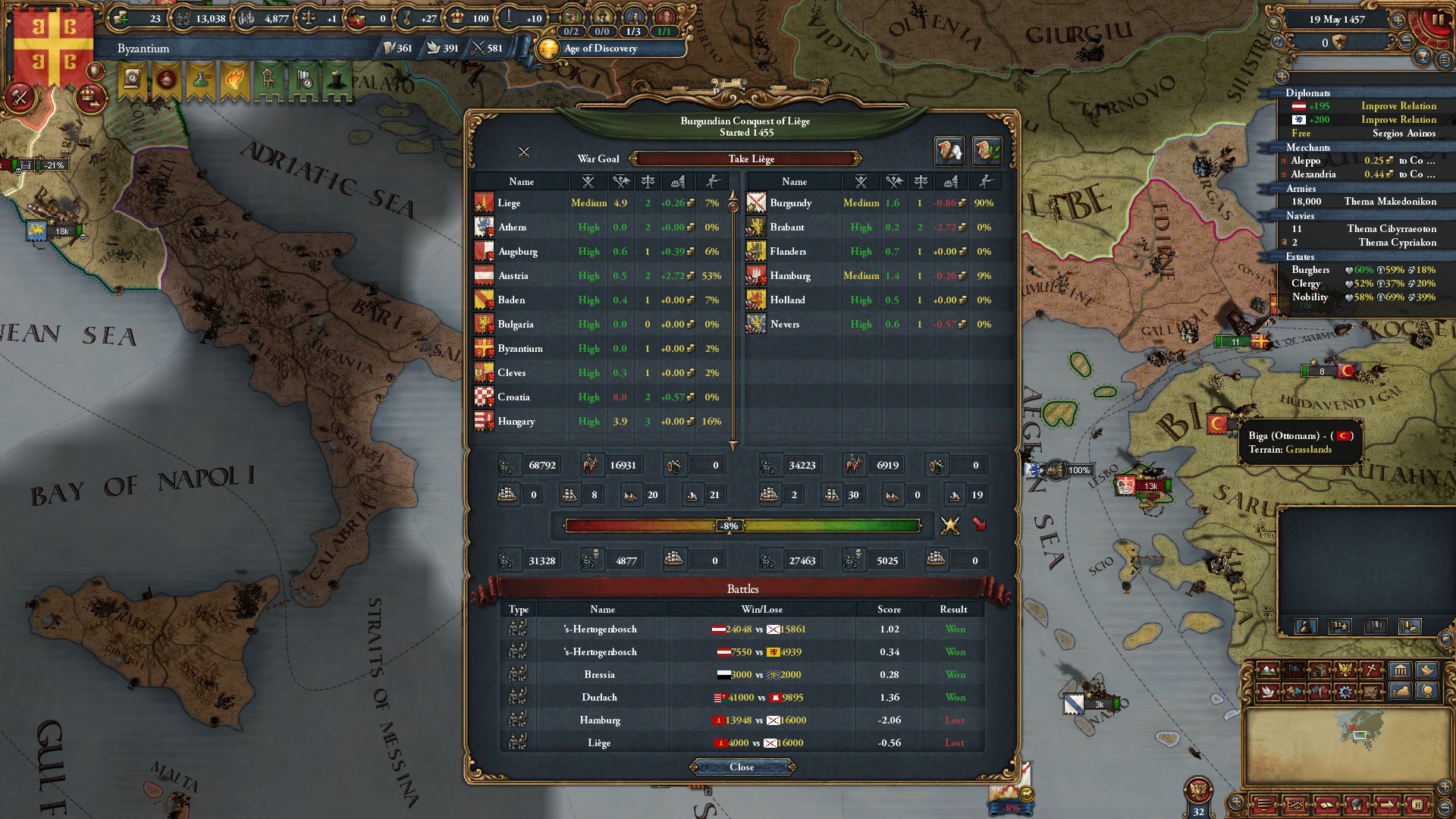Open the trade goods mapmode
The height and width of the screenshot is (819, 1456).
[1321, 670]
